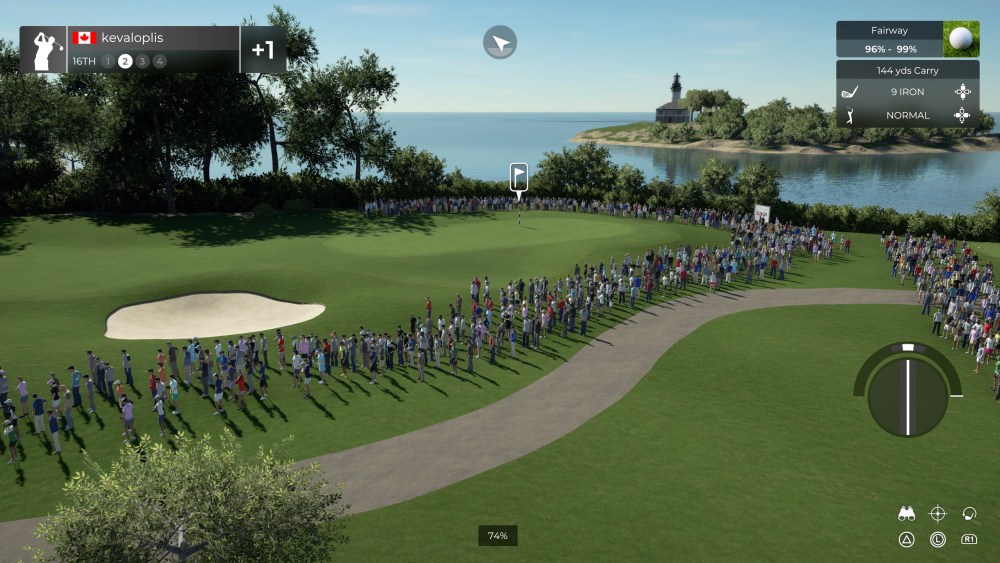1000x563 pixels.
Task: Click the wind direction arrow indicator
Action: [x=500, y=42]
